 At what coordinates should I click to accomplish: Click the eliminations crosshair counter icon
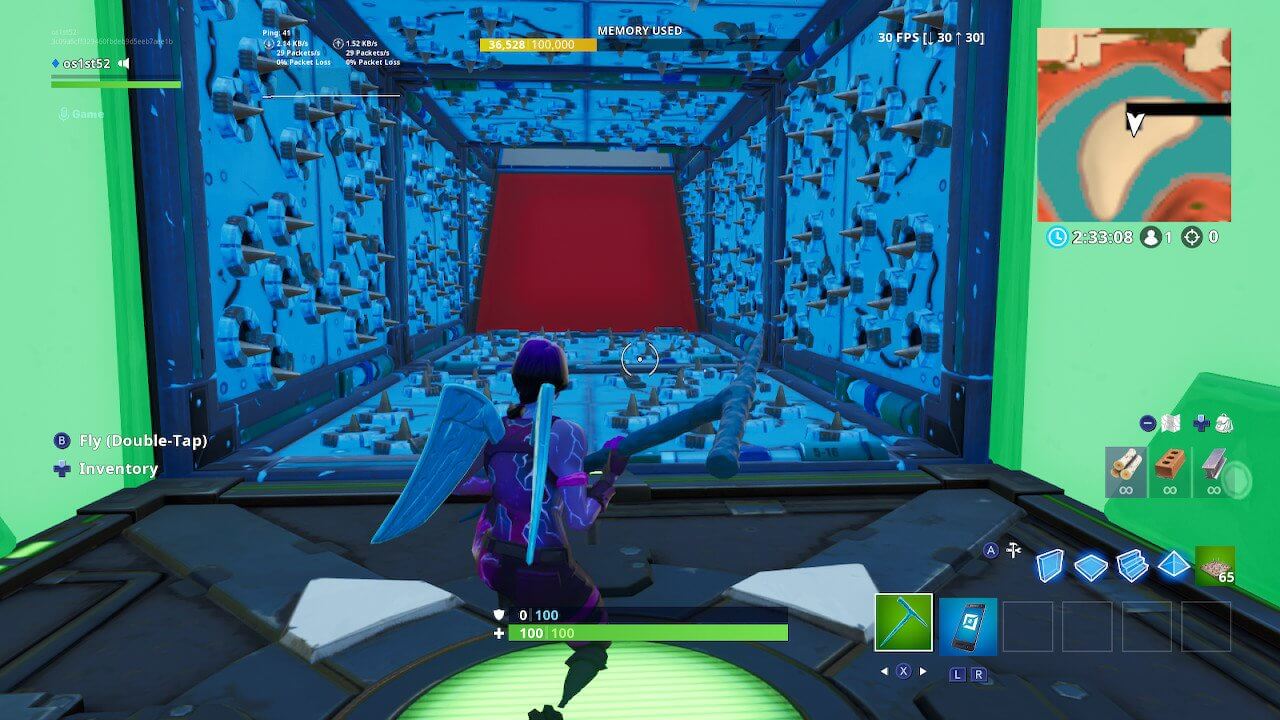(1192, 238)
